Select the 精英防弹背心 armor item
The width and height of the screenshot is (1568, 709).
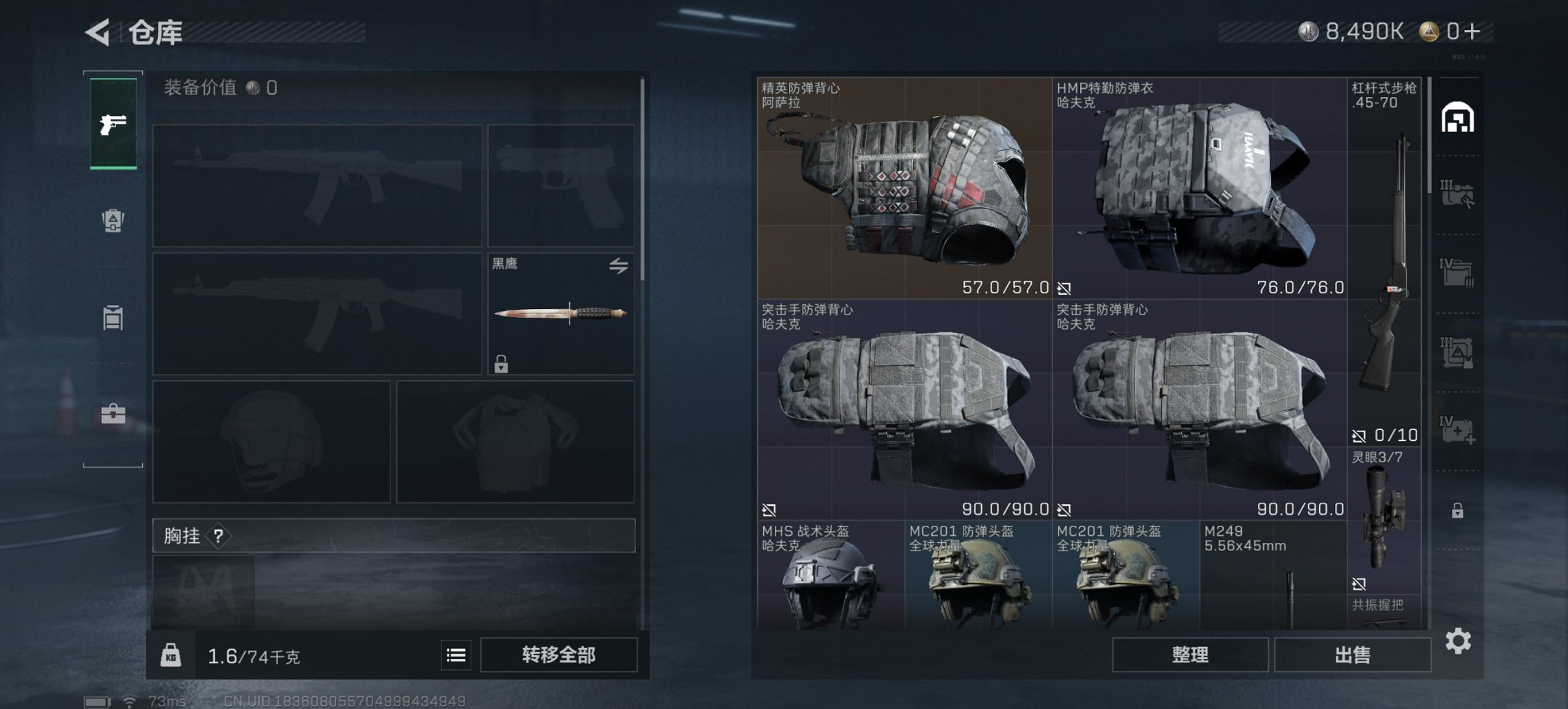pos(904,188)
